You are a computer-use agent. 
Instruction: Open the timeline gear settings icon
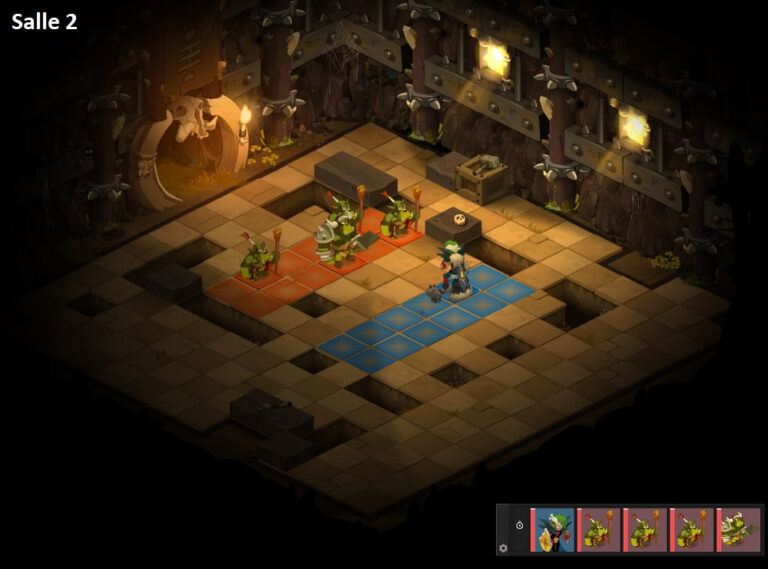[503, 547]
